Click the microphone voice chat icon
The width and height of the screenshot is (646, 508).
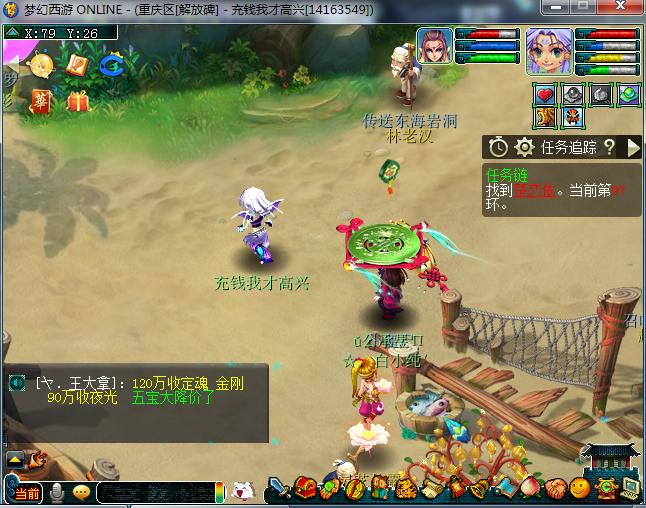57,491
